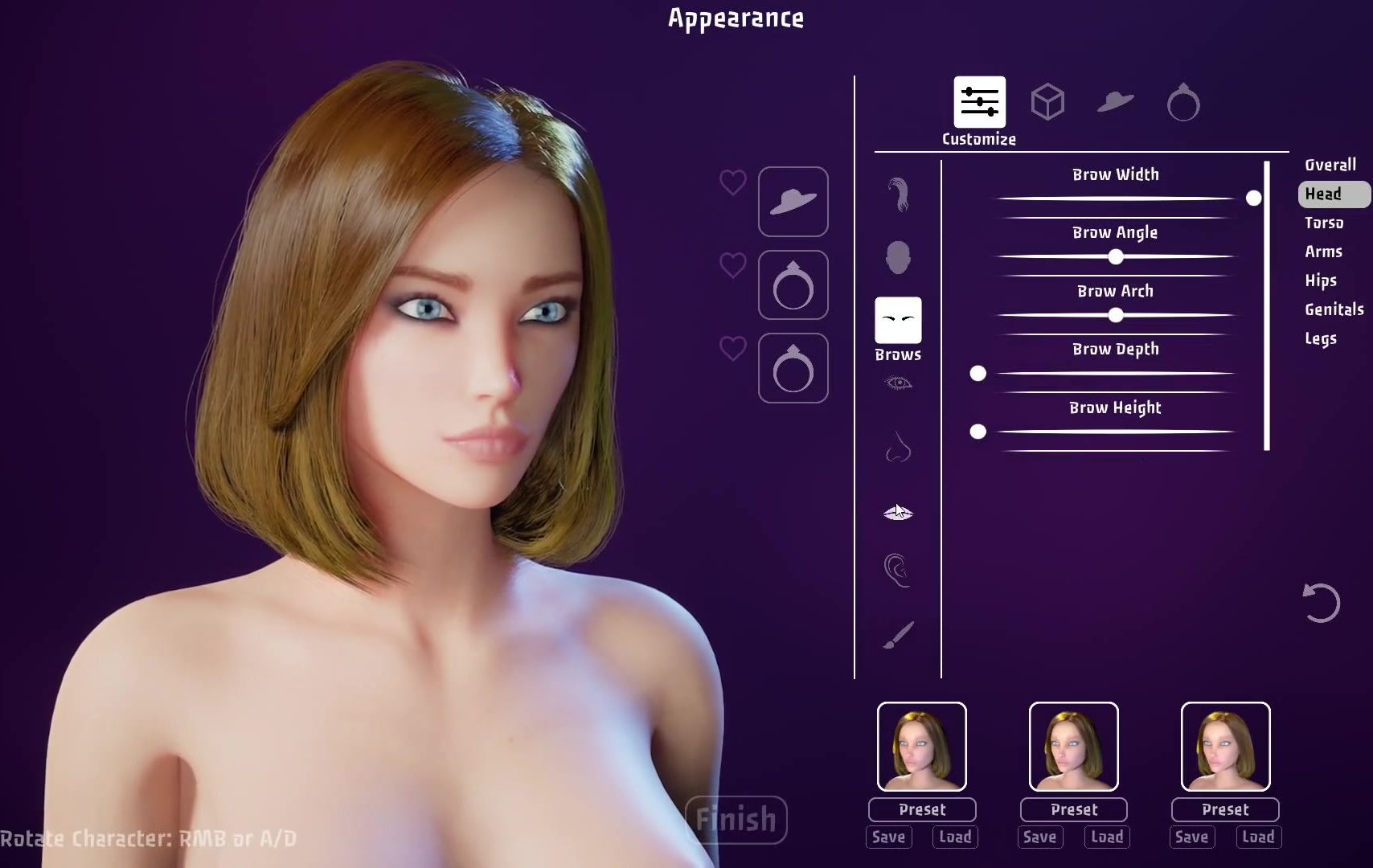The width and height of the screenshot is (1373, 868).
Task: Open the eyes customization category
Action: [x=898, y=383]
